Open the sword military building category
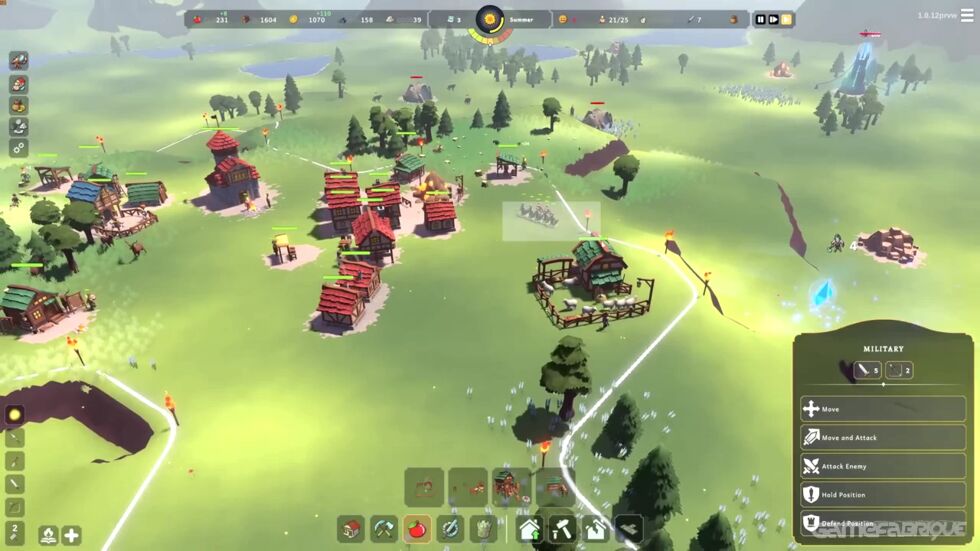 click(451, 528)
